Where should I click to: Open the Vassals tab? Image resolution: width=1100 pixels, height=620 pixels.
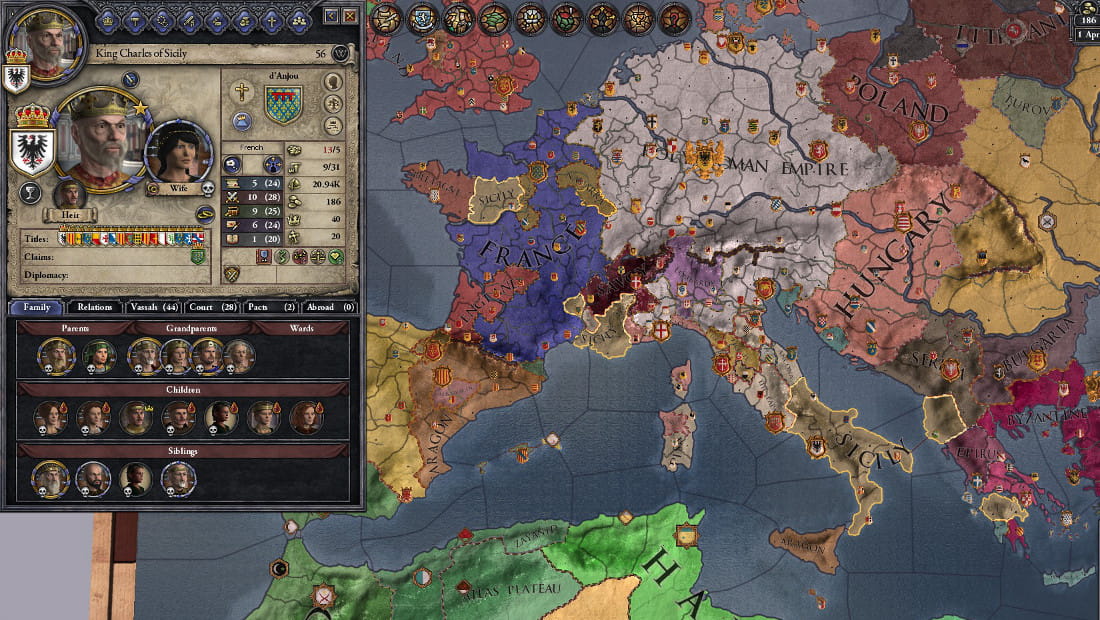pos(154,307)
